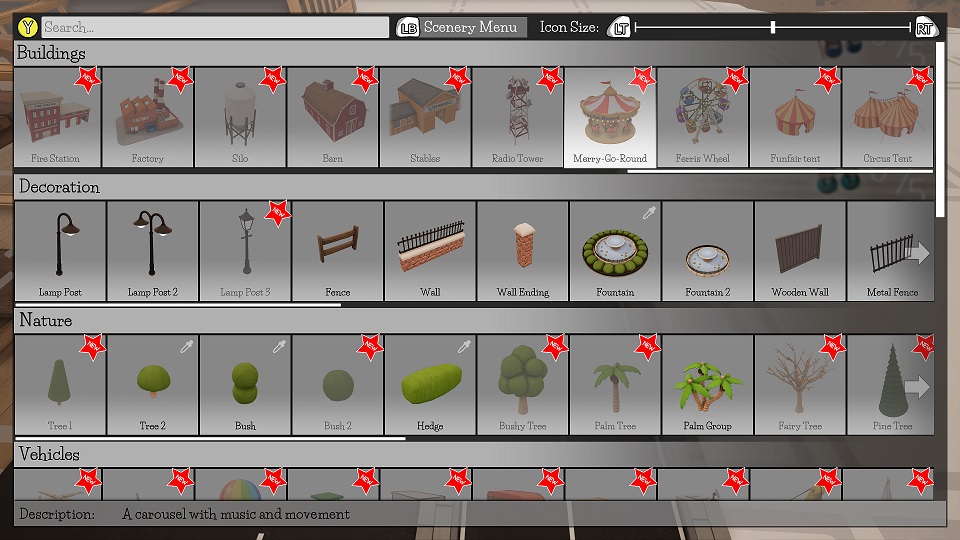This screenshot has width=960, height=540.
Task: Select the green Fountain decoration
Action: tap(615, 251)
